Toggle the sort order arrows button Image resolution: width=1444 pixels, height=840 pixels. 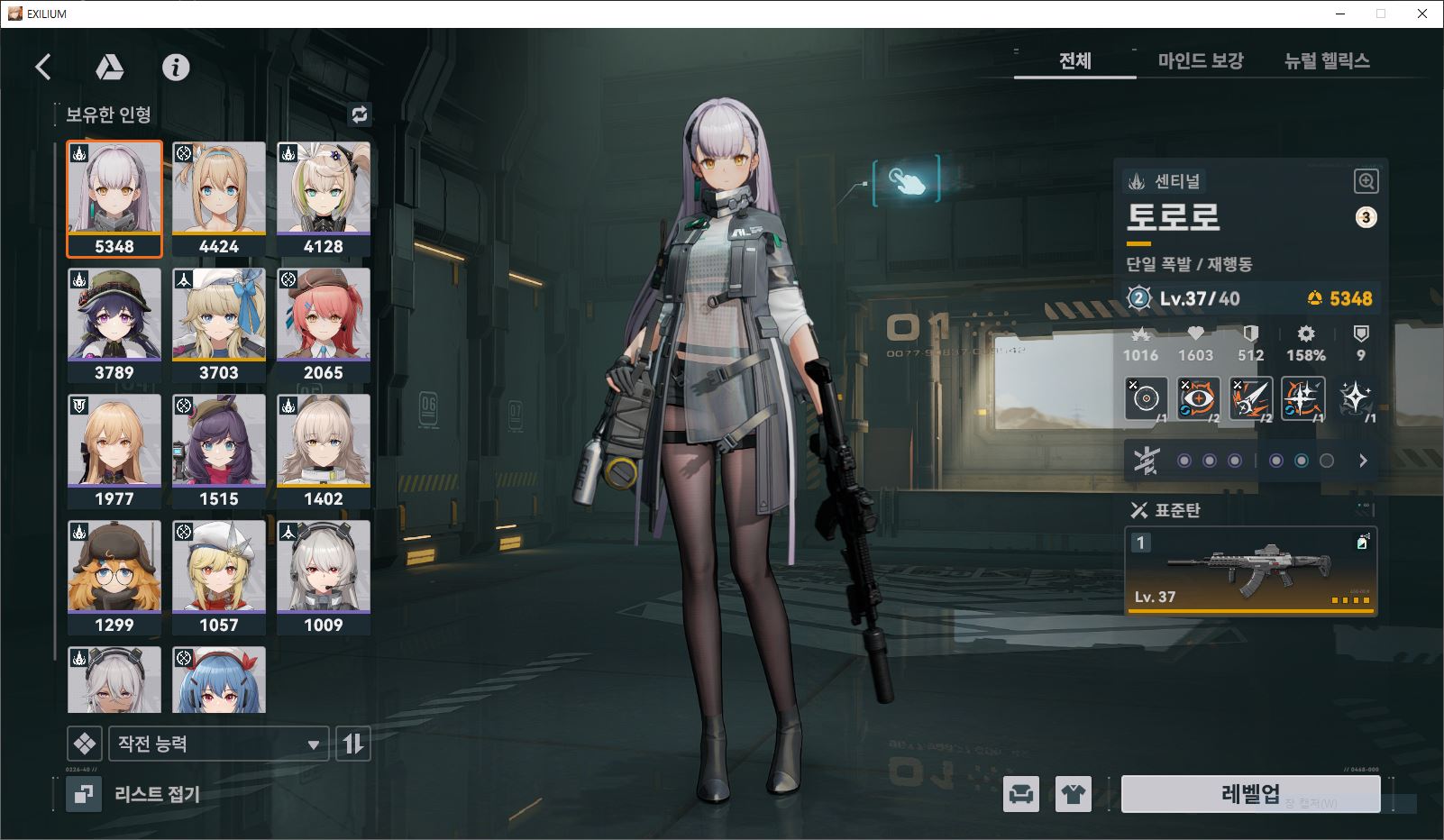(353, 744)
